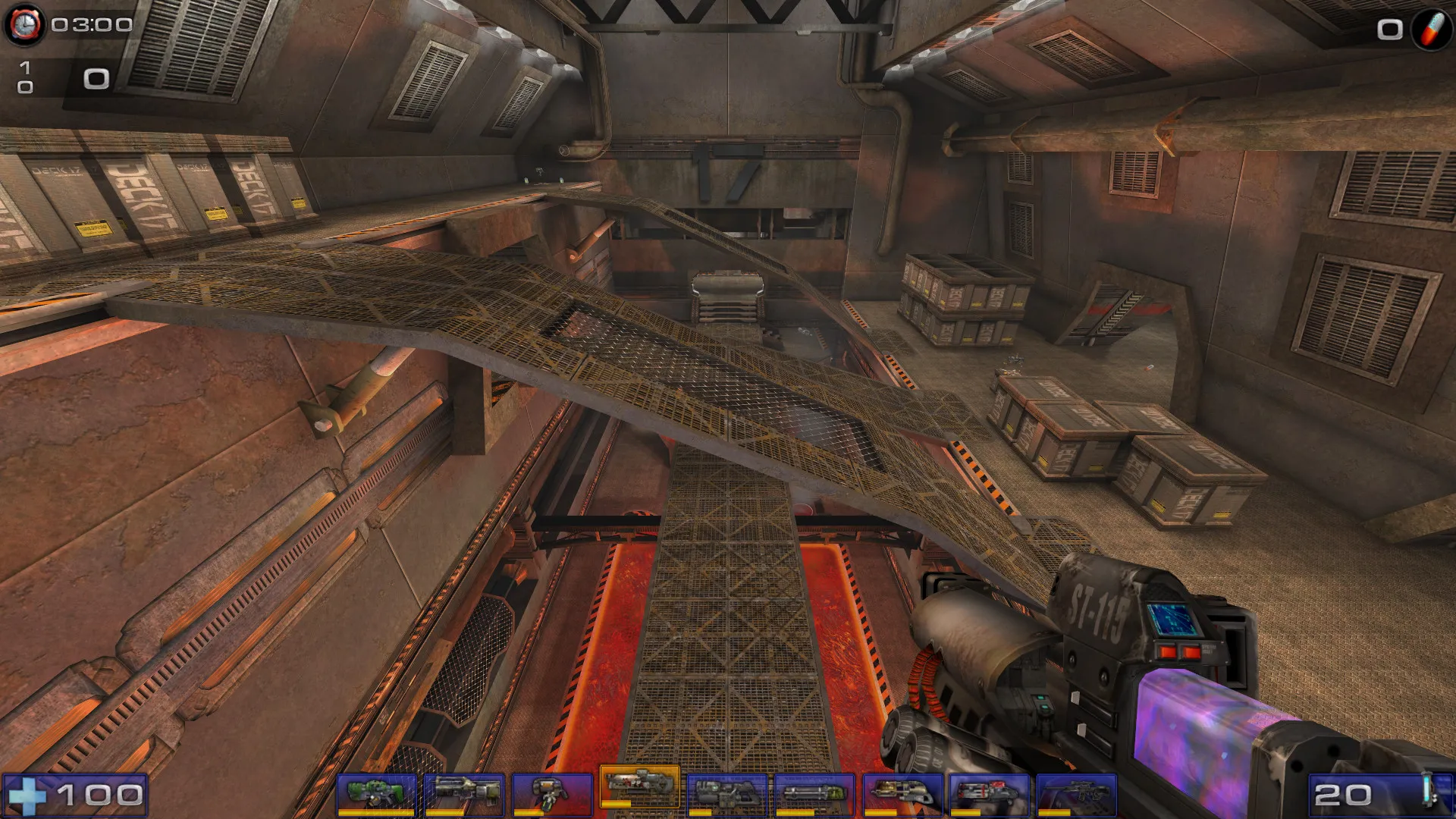The height and width of the screenshot is (819, 1456).
Task: Switch to the Lightning Gun slot
Action: (1077, 794)
